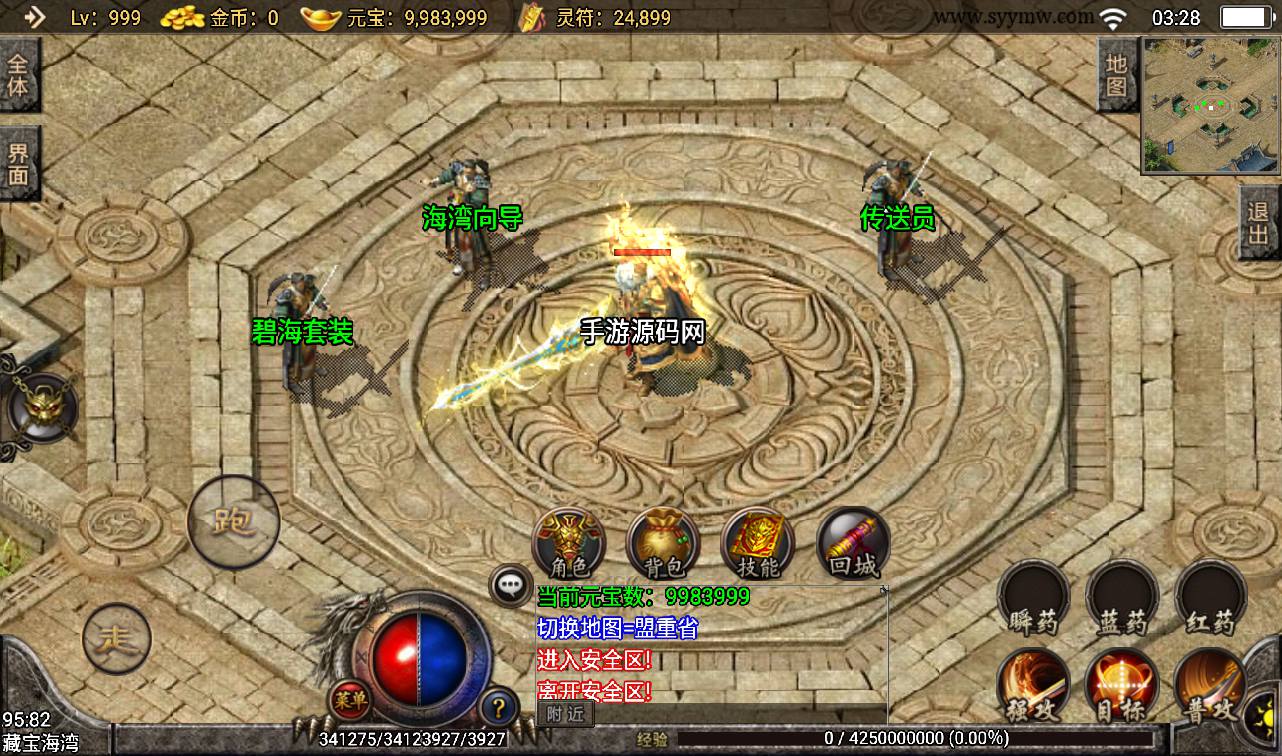Click the 退出 exit button

click(x=1258, y=223)
